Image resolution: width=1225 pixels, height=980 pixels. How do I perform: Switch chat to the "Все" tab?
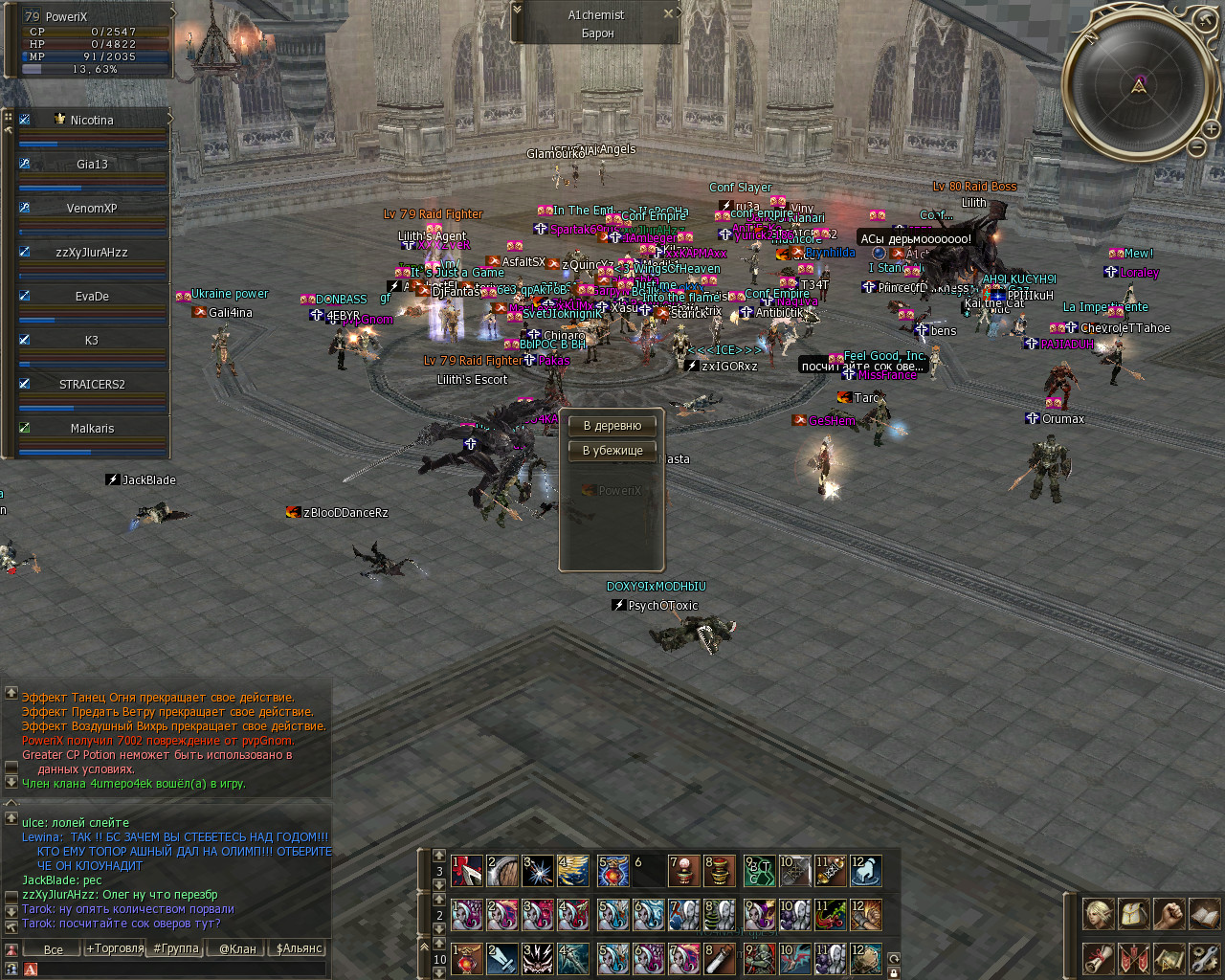pos(54,949)
